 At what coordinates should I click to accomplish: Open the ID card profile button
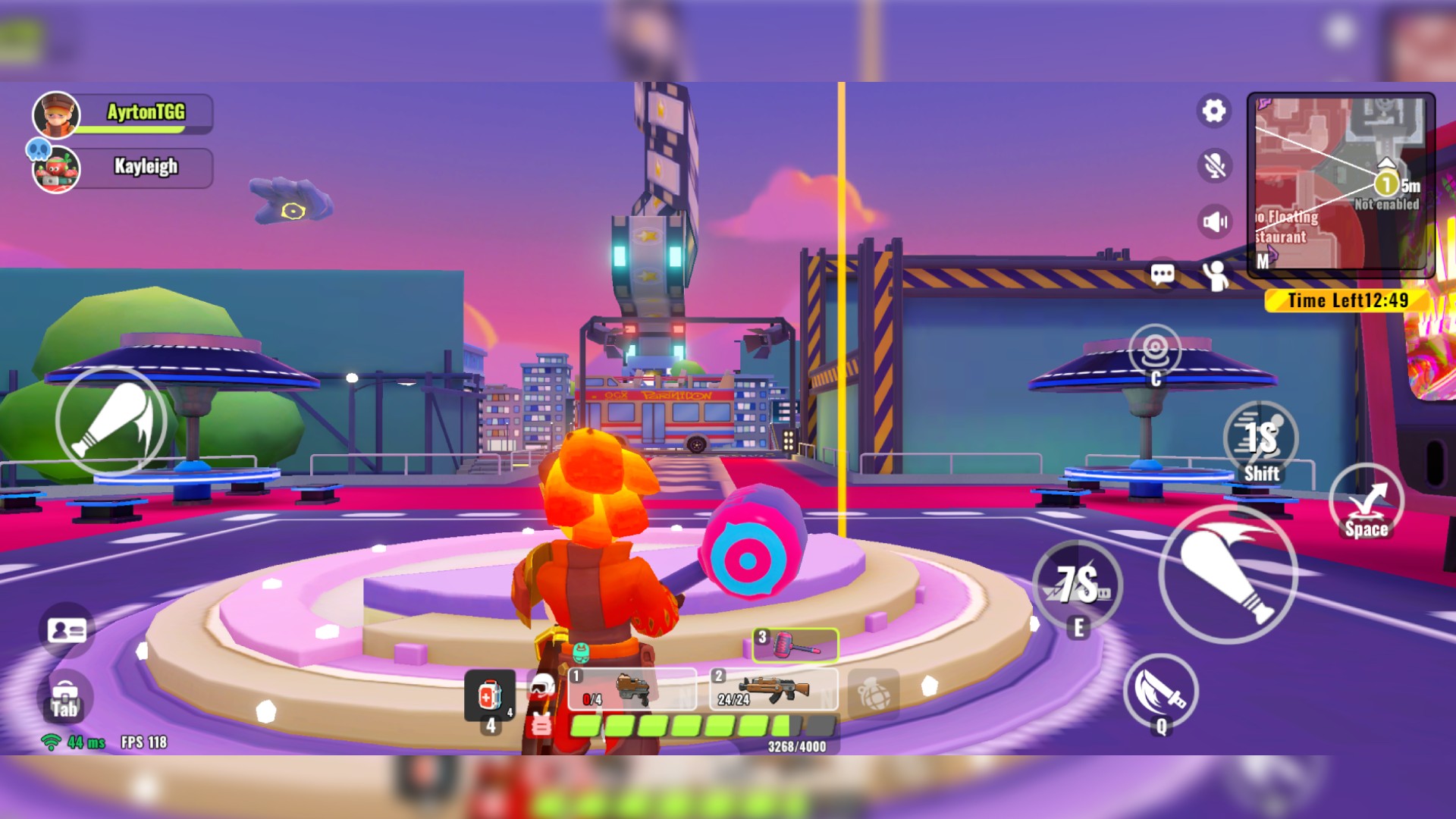(x=67, y=630)
